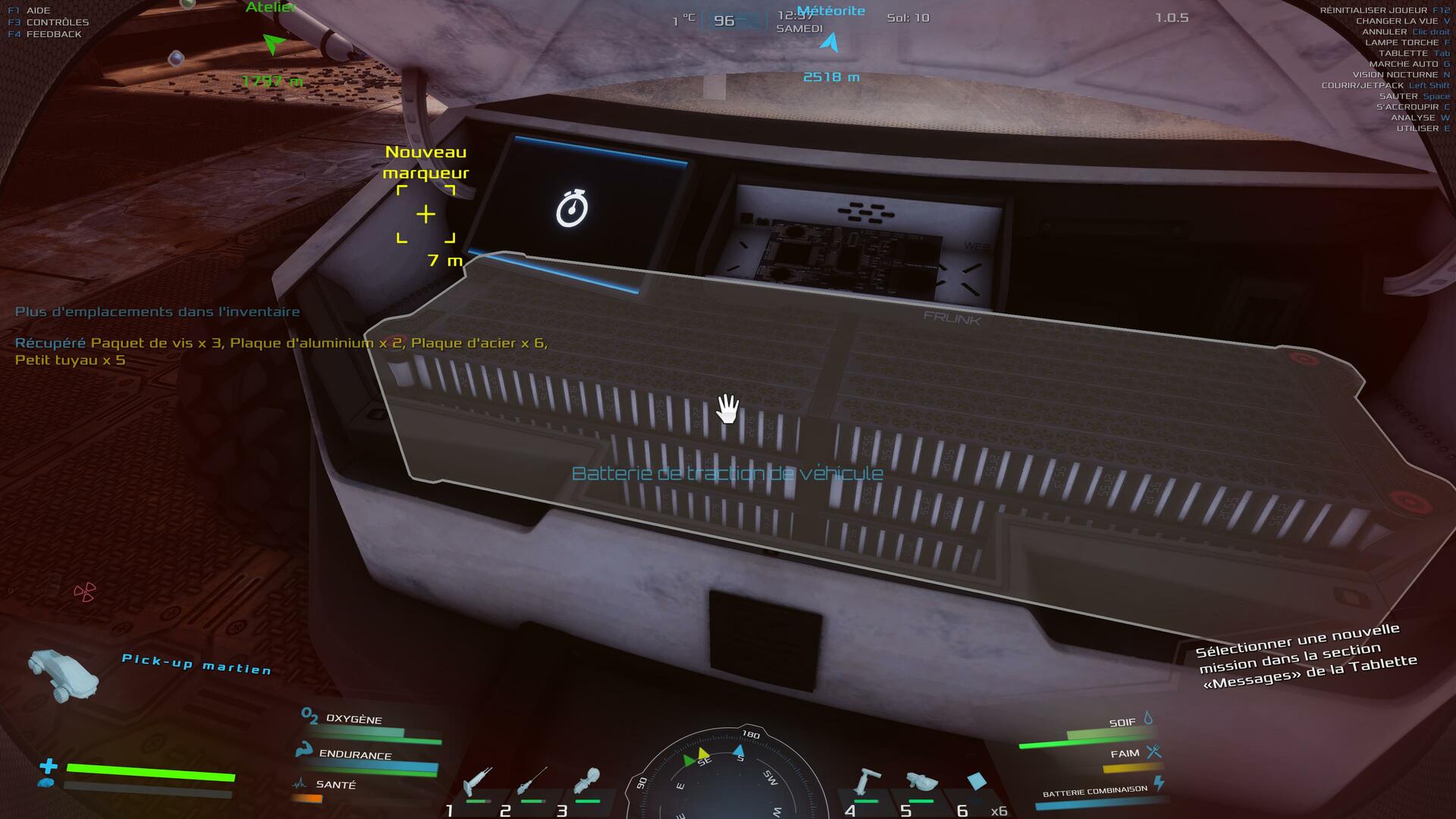Select hotbar slot 4 tool
Screen dimensions: 1456x819
coord(867,781)
